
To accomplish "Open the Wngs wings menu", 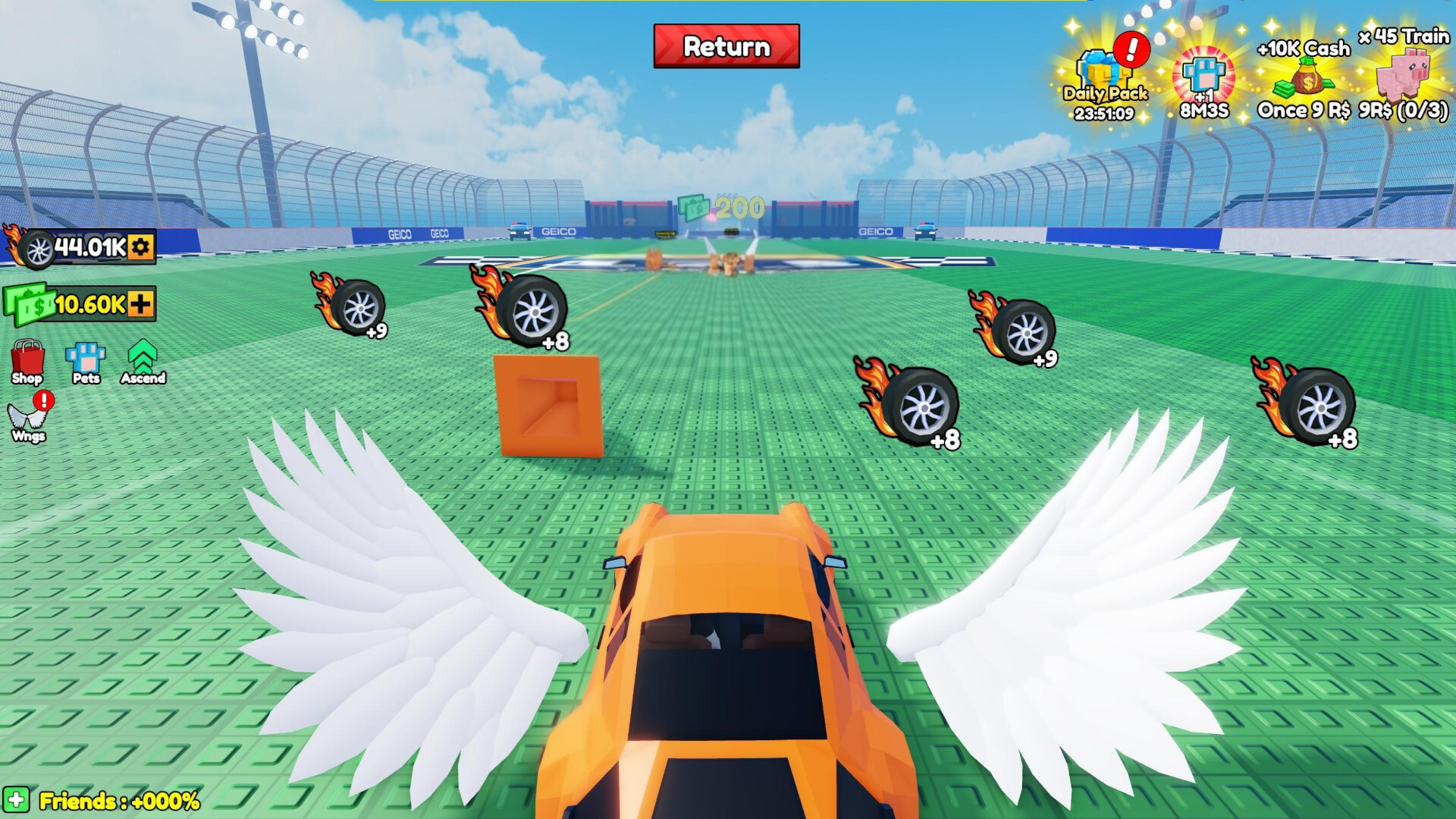I will coord(27,417).
